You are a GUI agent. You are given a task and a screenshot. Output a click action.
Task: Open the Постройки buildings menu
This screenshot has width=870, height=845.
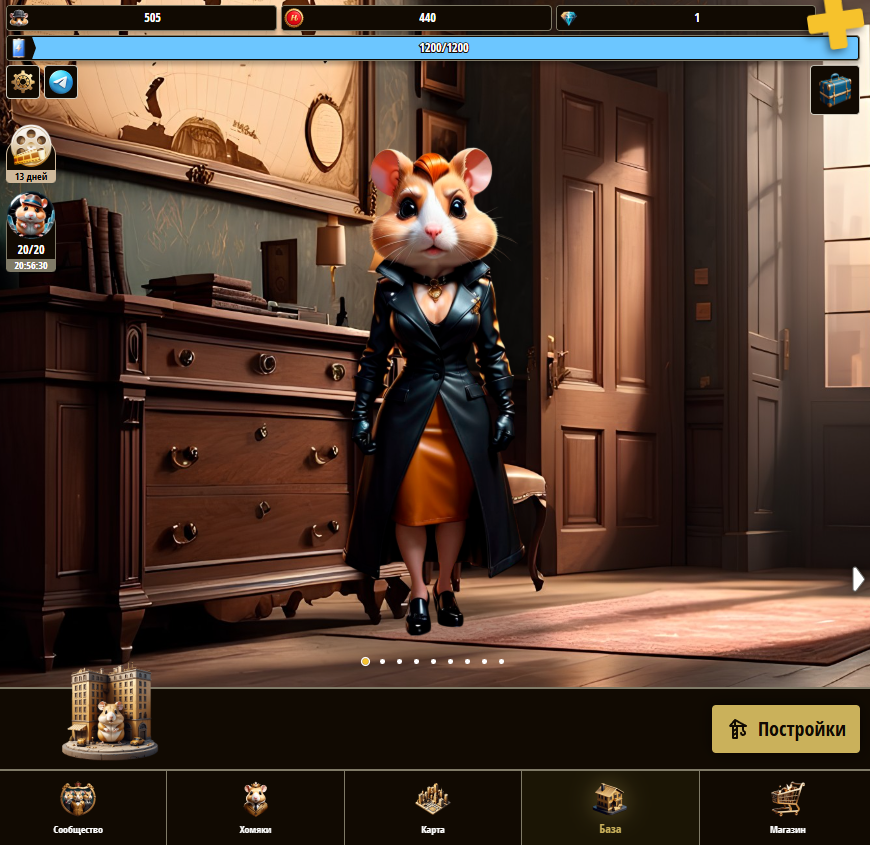[x=785, y=729]
